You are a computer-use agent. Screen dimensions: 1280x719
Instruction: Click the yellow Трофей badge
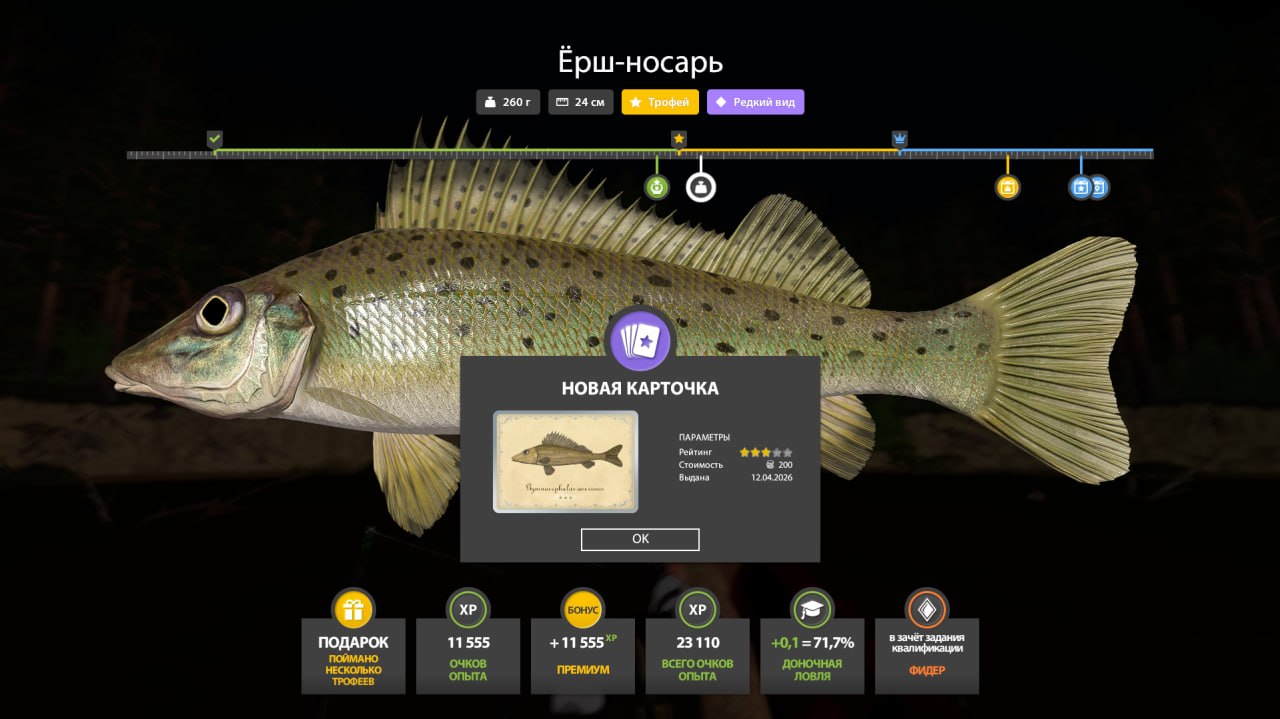click(x=660, y=102)
